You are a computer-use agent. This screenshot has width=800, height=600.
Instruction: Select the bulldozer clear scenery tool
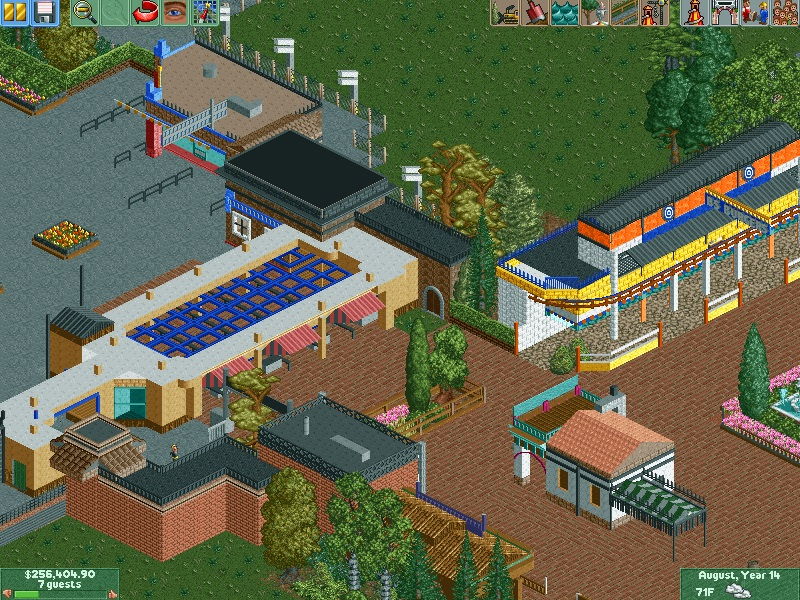pos(505,12)
